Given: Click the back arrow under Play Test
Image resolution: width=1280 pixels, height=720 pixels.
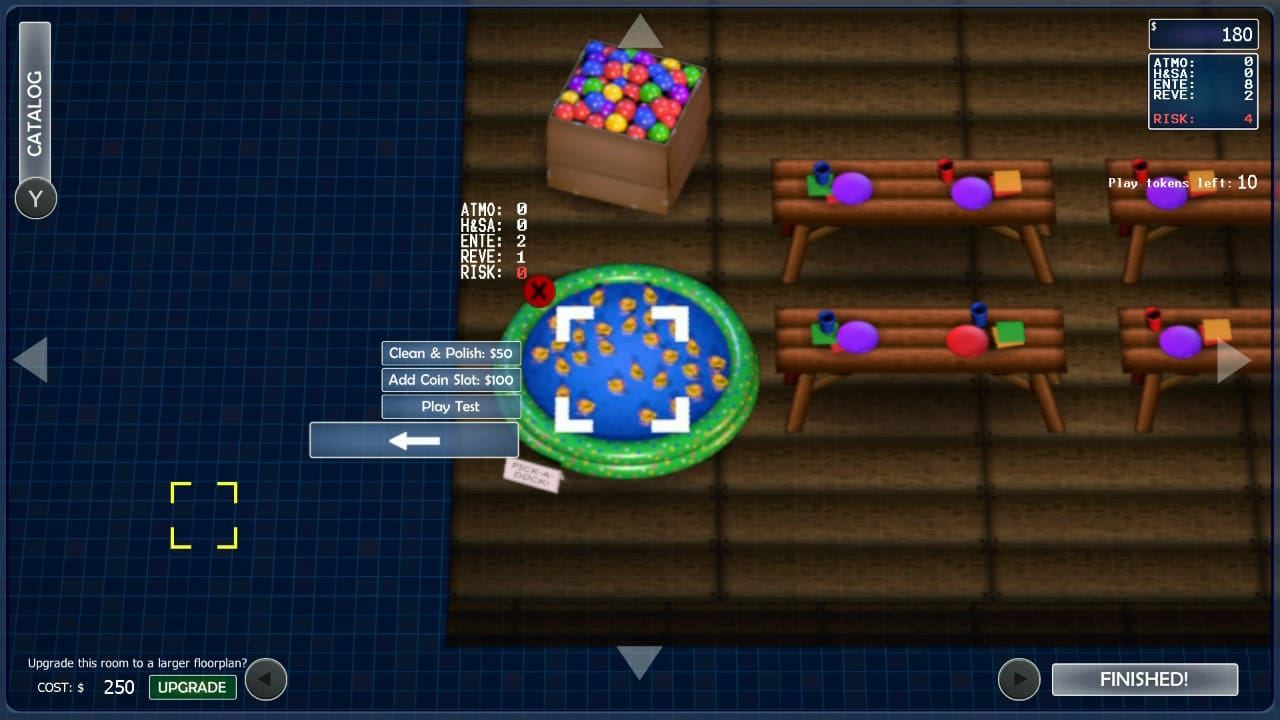Looking at the screenshot, I should point(414,440).
